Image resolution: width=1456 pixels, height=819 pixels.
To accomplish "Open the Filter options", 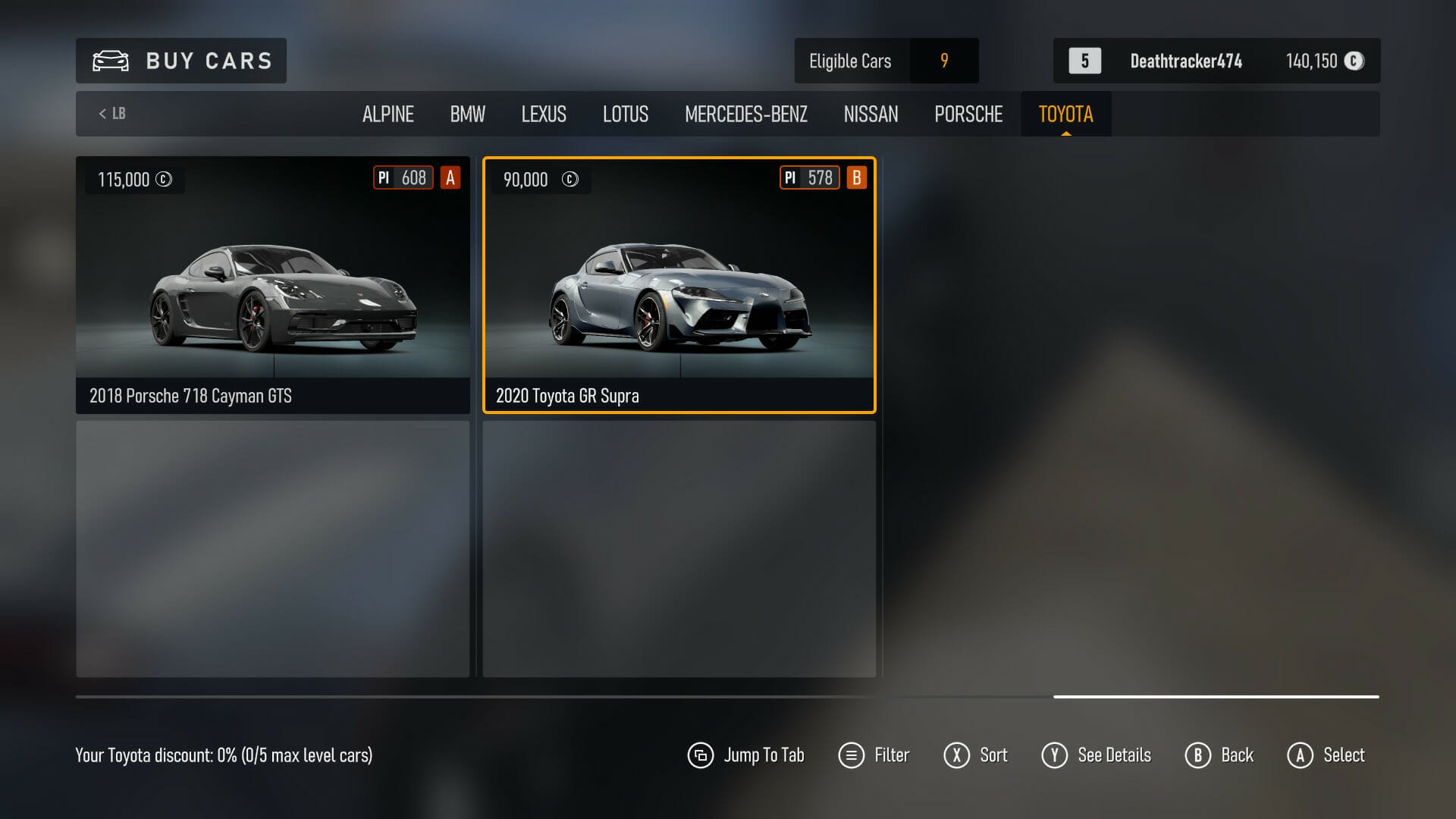I will (x=874, y=755).
